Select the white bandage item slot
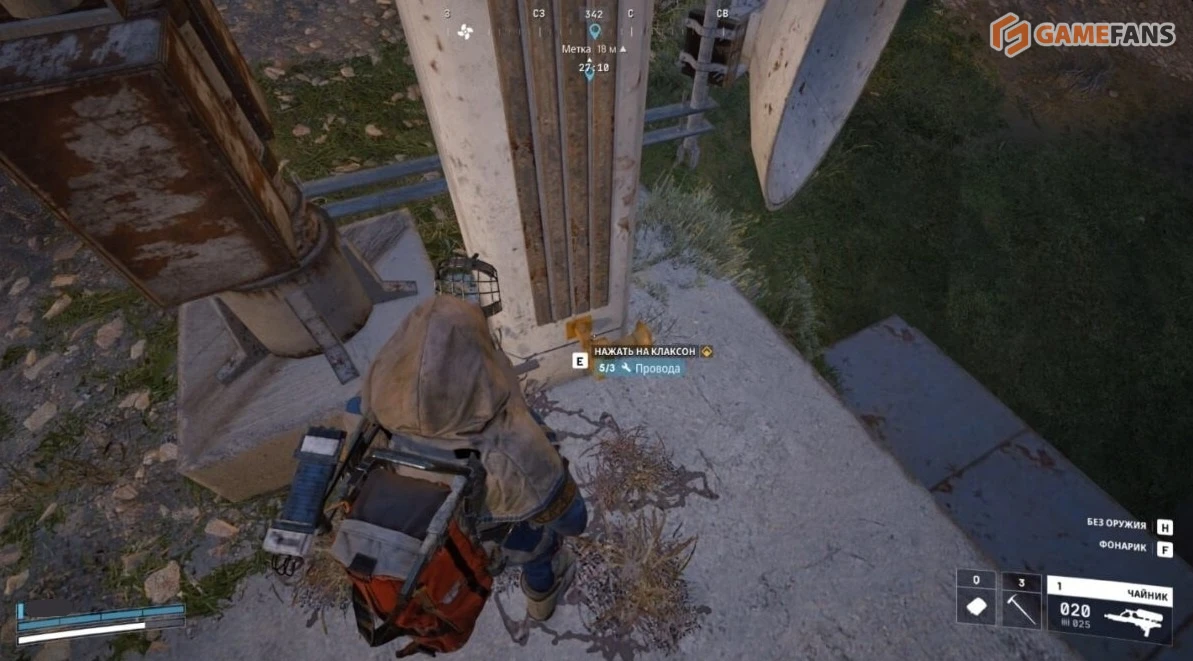1193x661 pixels. tap(975, 607)
